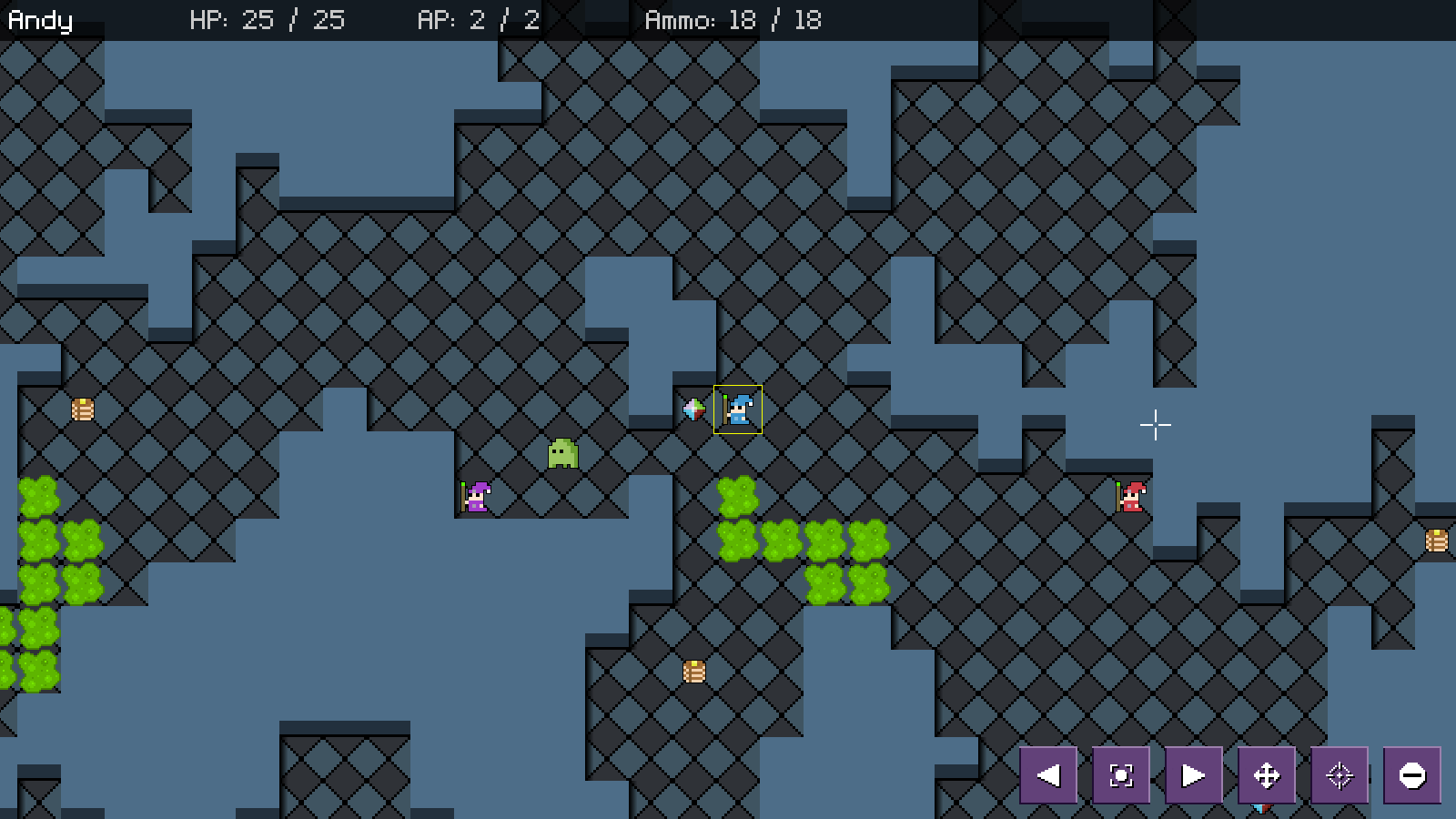Image resolution: width=1456 pixels, height=819 pixels.
Task: Choose the crosshair attack action
Action: point(1340,775)
